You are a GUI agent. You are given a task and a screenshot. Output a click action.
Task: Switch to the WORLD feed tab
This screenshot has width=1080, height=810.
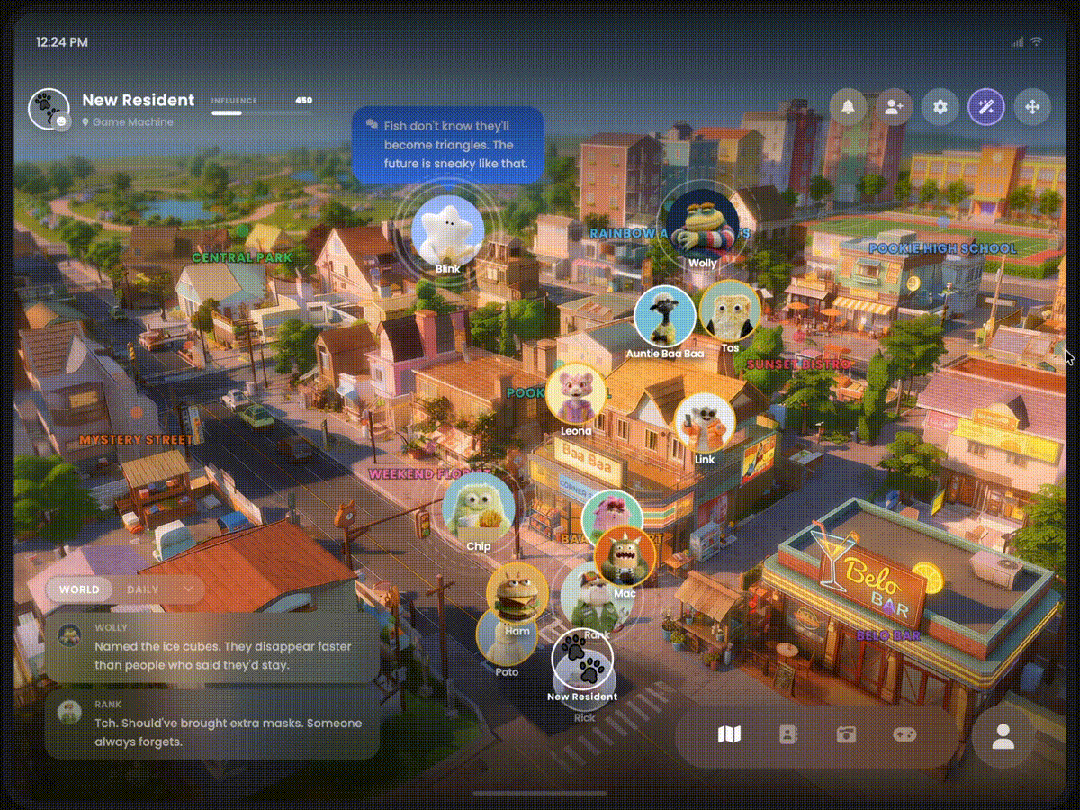(x=79, y=589)
